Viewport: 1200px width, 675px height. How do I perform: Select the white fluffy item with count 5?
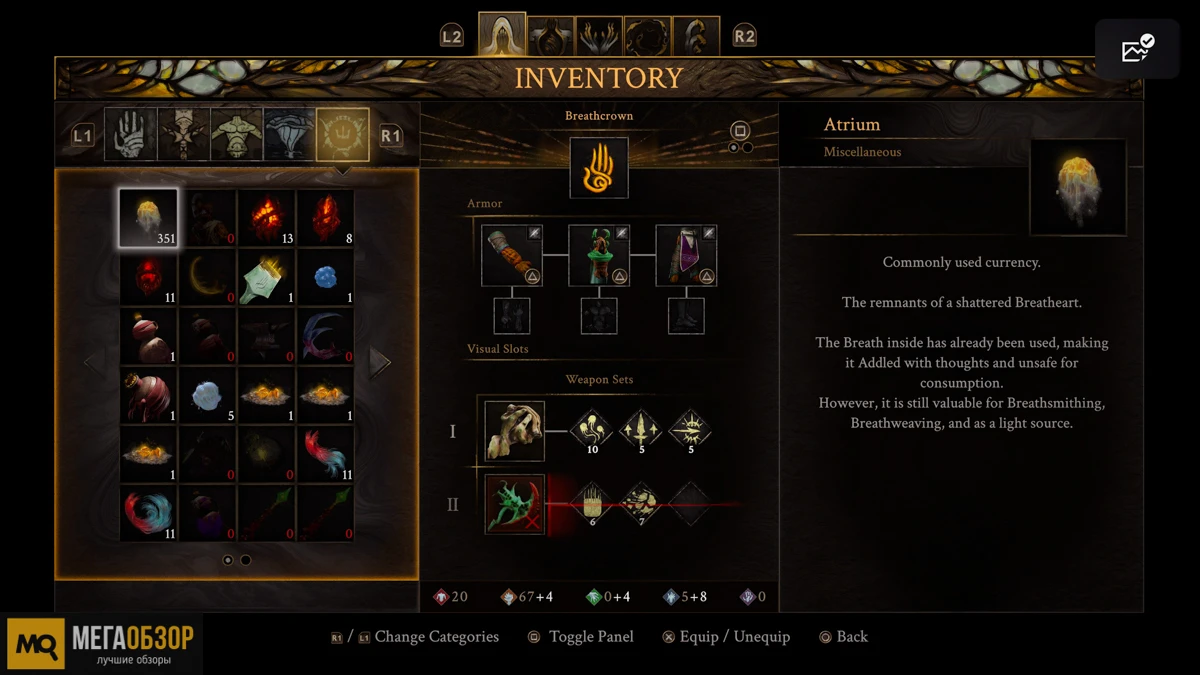tap(207, 395)
